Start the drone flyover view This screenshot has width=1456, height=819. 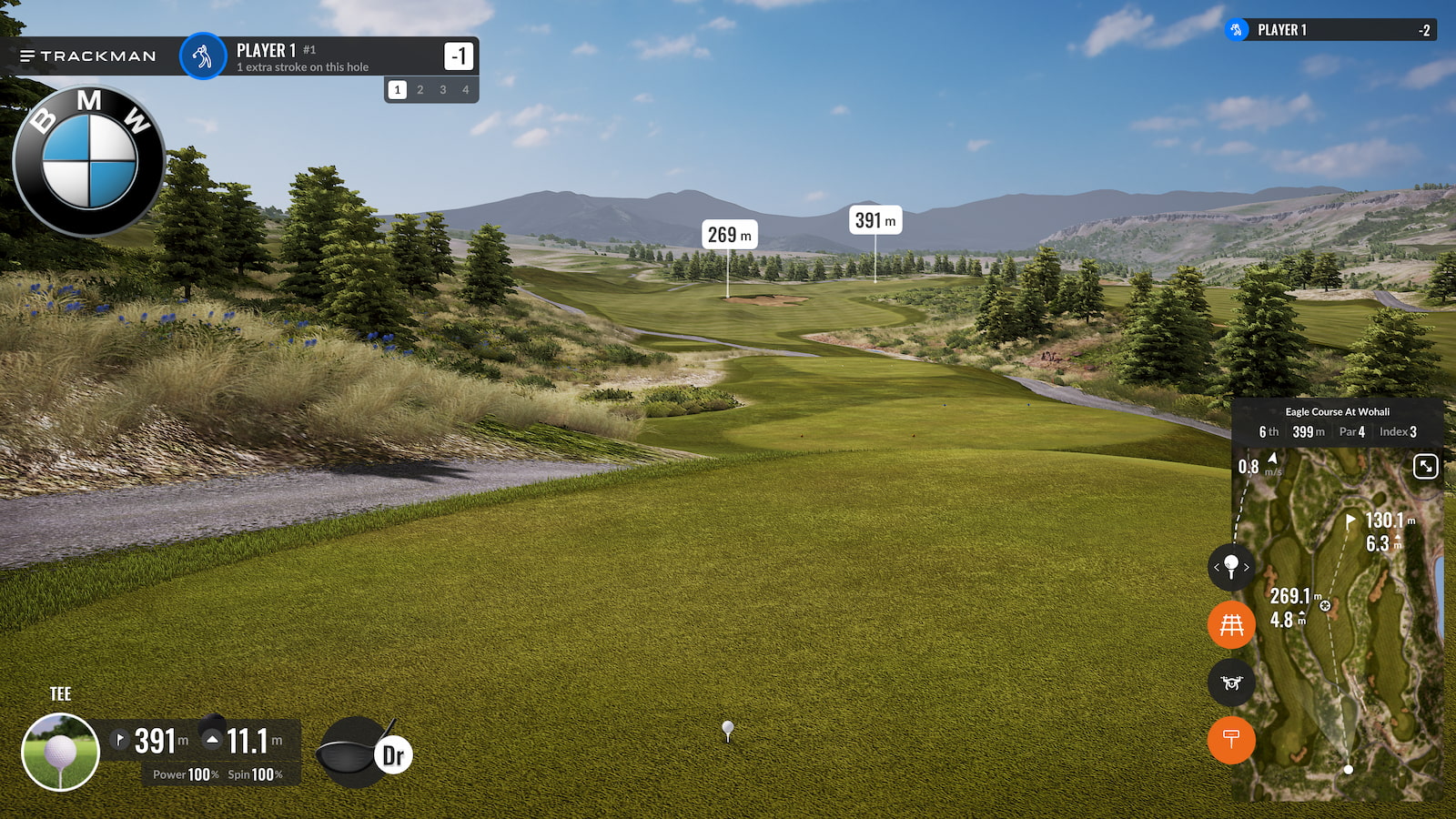1231,682
